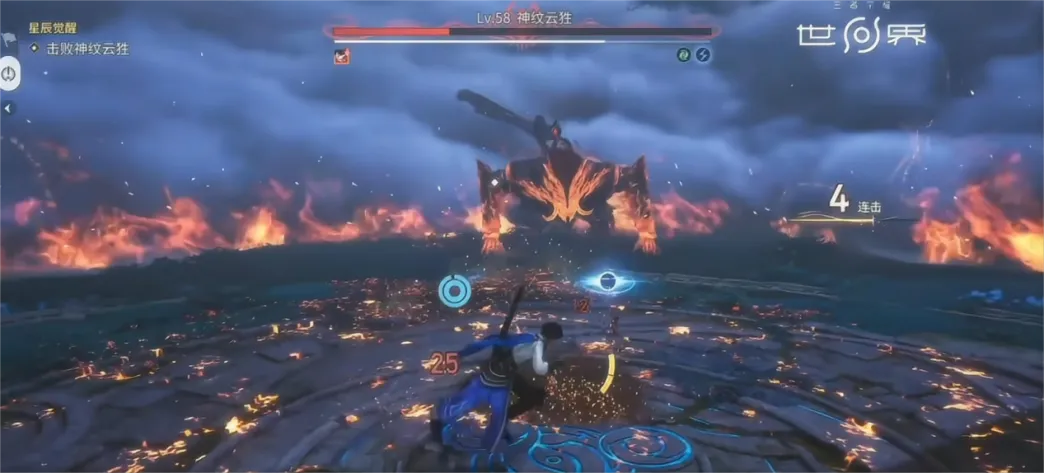Inspect the green swirl boss status icon
Screen dimensions: 1044x473
tap(685, 55)
